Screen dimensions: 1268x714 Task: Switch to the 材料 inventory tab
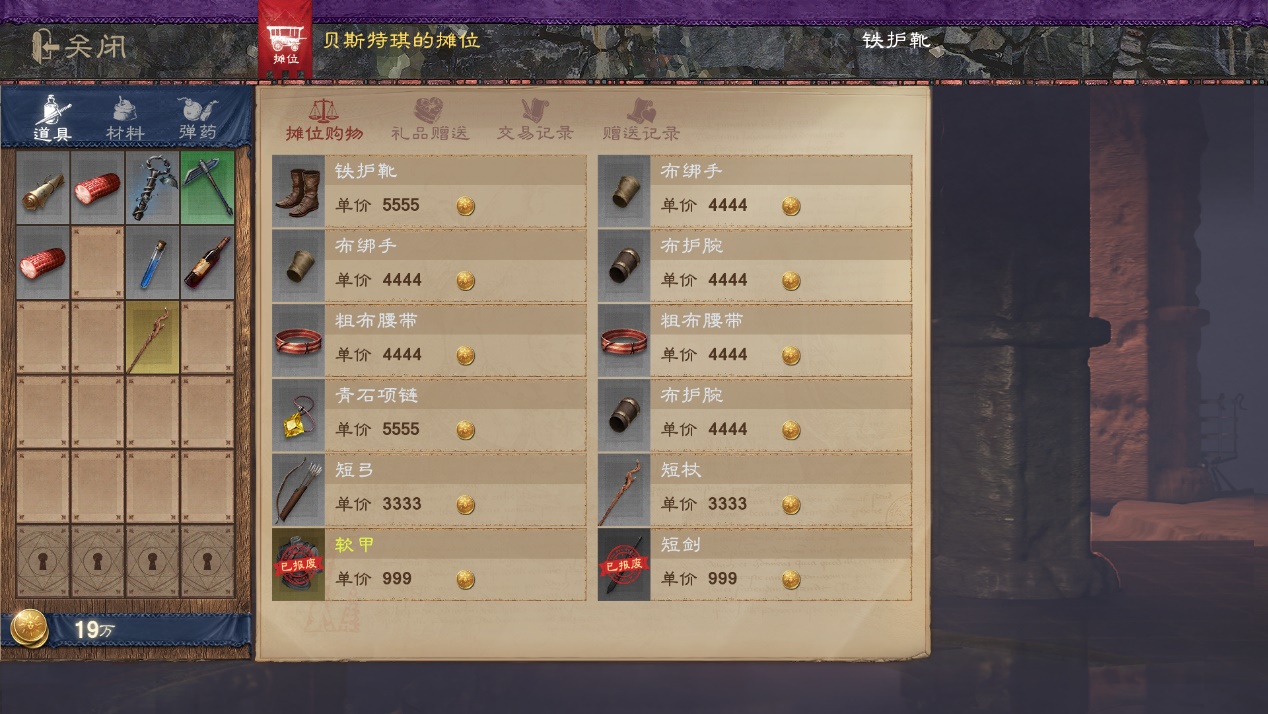point(125,118)
